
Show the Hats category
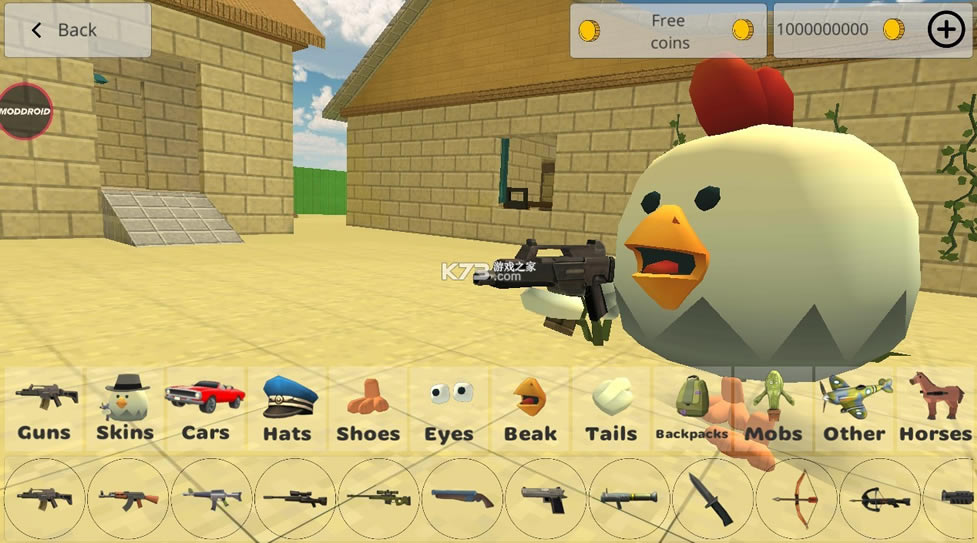[288, 409]
